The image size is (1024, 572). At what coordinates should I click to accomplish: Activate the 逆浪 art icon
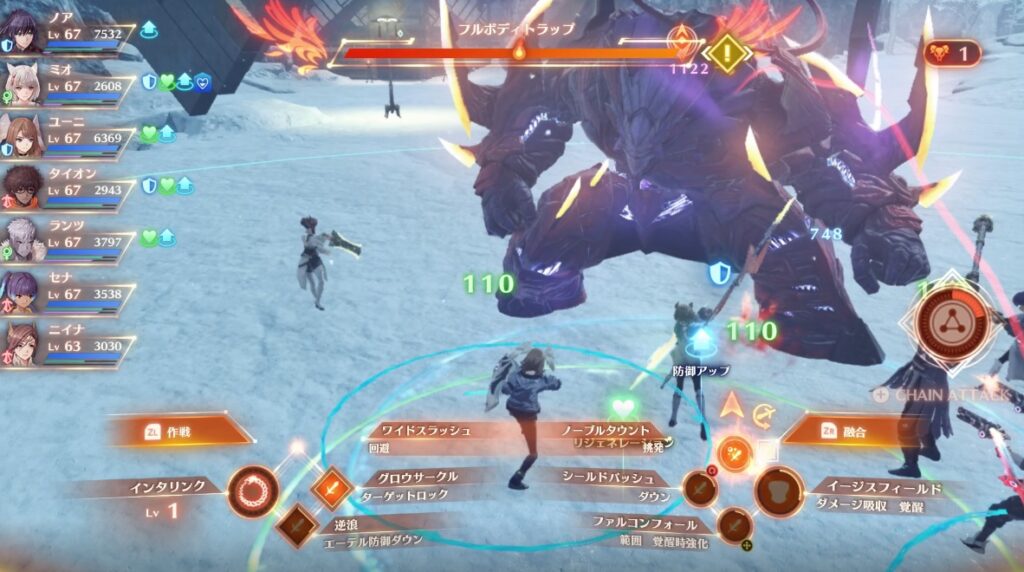click(x=297, y=525)
